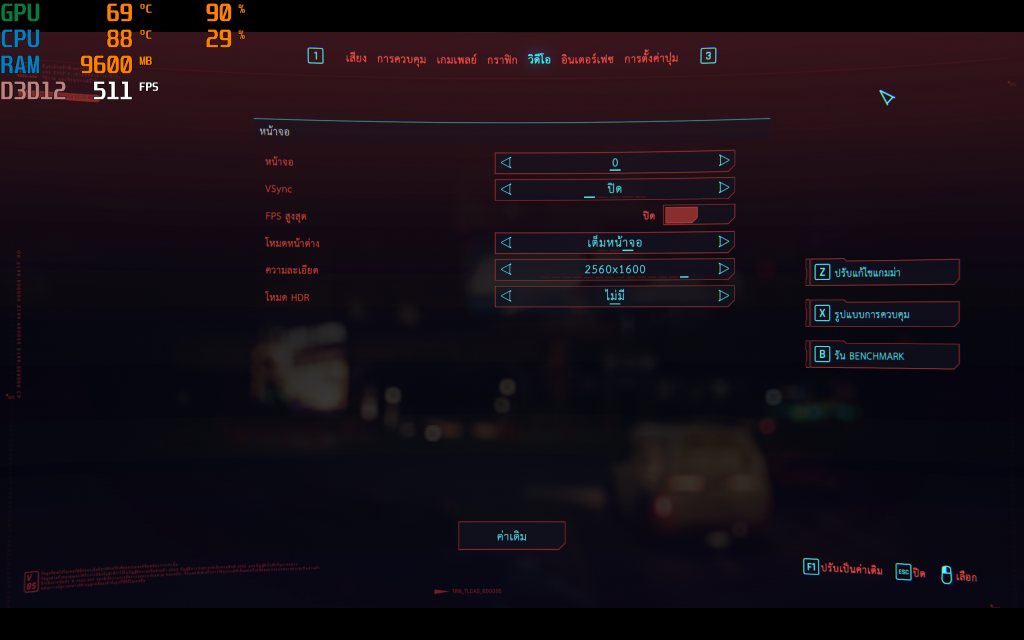The image size is (1024, 640).
Task: Toggle the FPS สูงสุด switch
Action: tap(698, 215)
